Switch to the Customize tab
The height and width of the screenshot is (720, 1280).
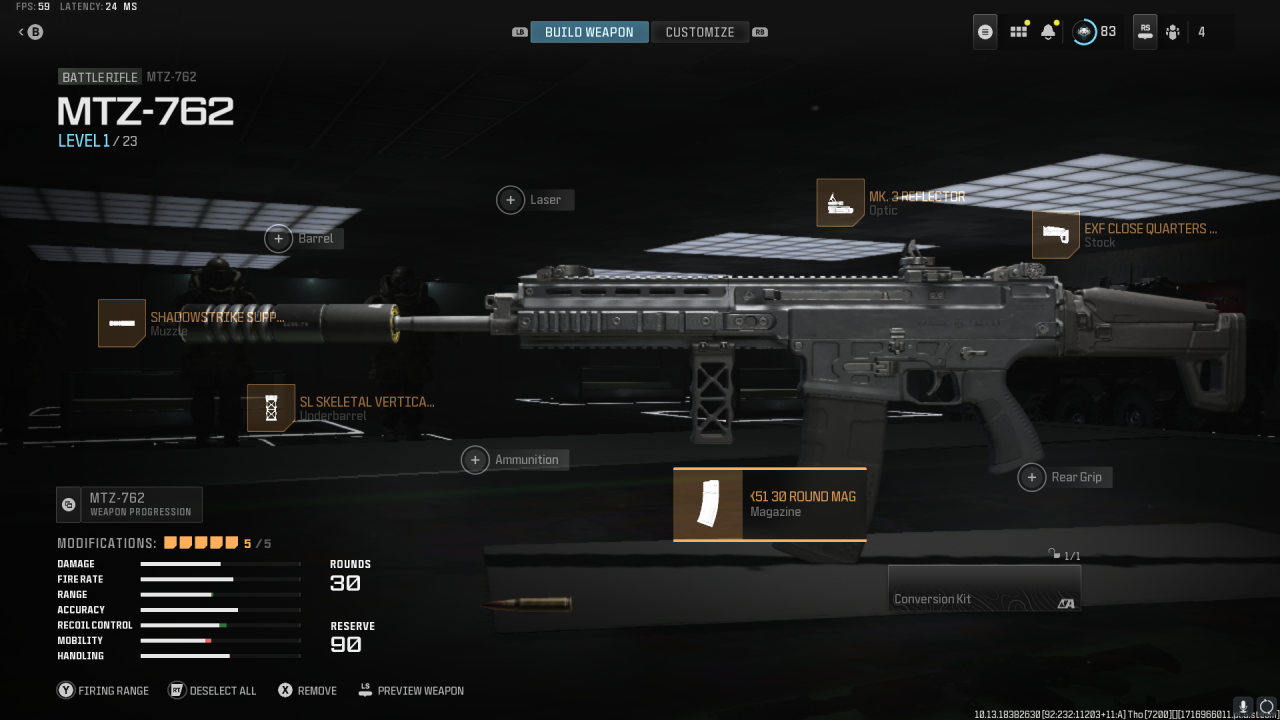(x=700, y=31)
